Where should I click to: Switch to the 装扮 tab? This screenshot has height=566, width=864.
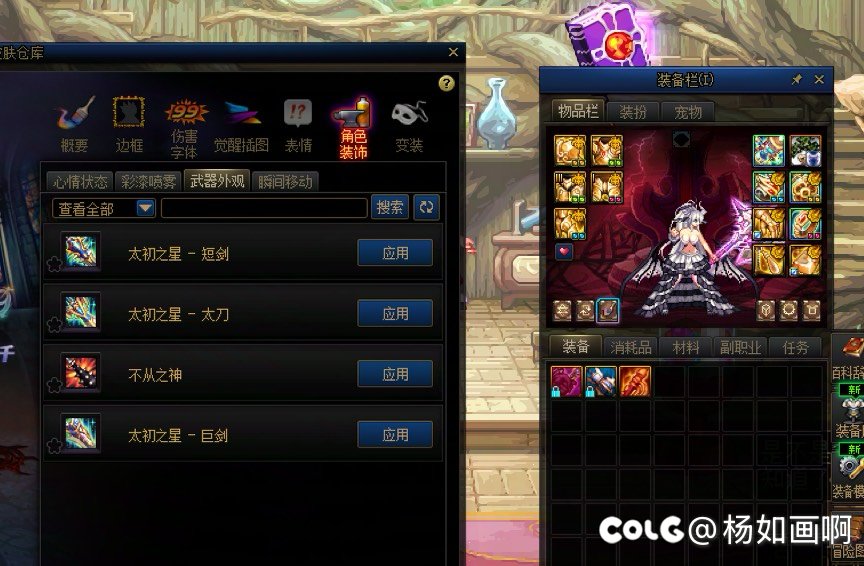tap(633, 111)
